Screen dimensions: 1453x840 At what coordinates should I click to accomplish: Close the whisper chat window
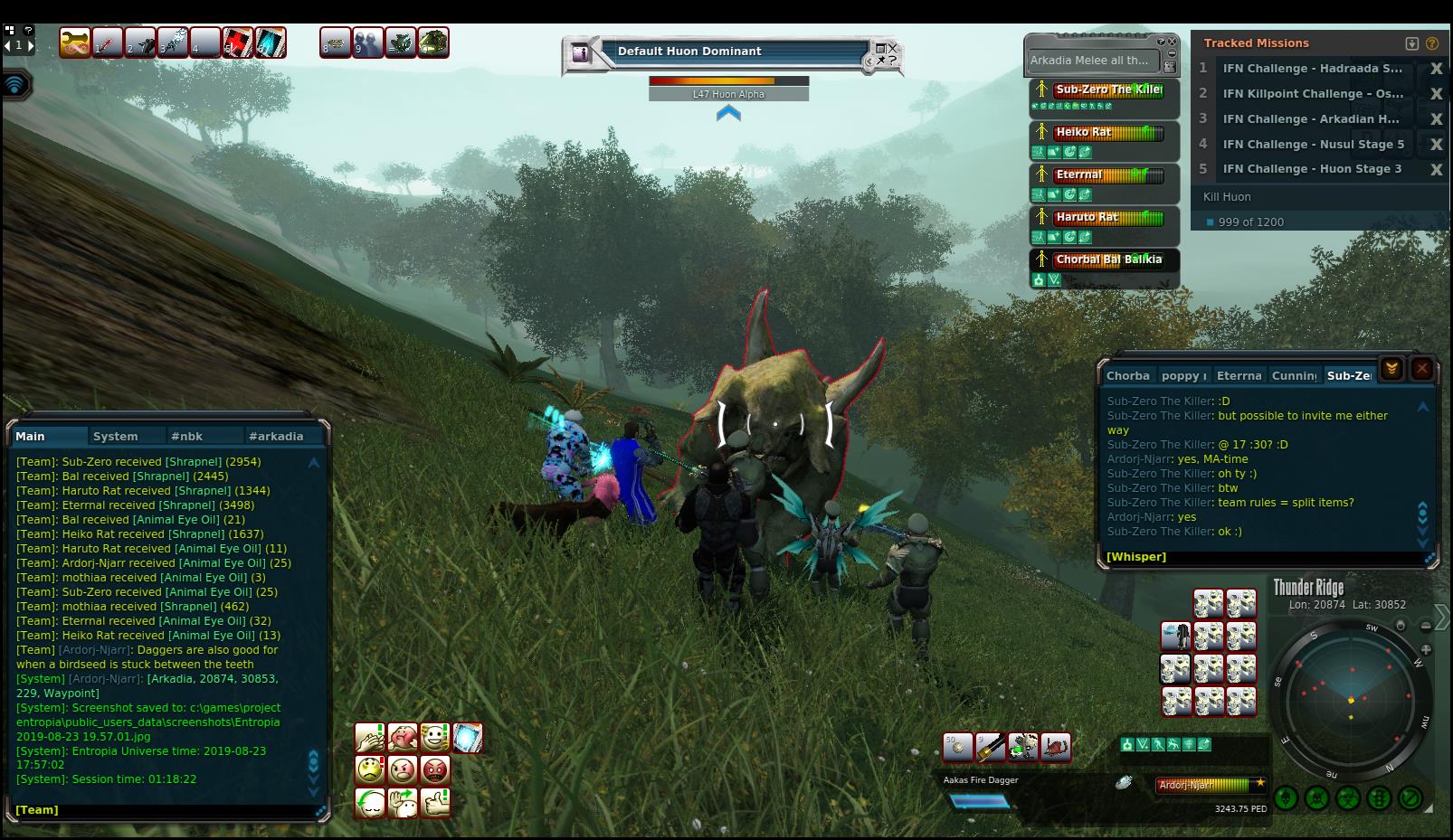pos(1421,368)
